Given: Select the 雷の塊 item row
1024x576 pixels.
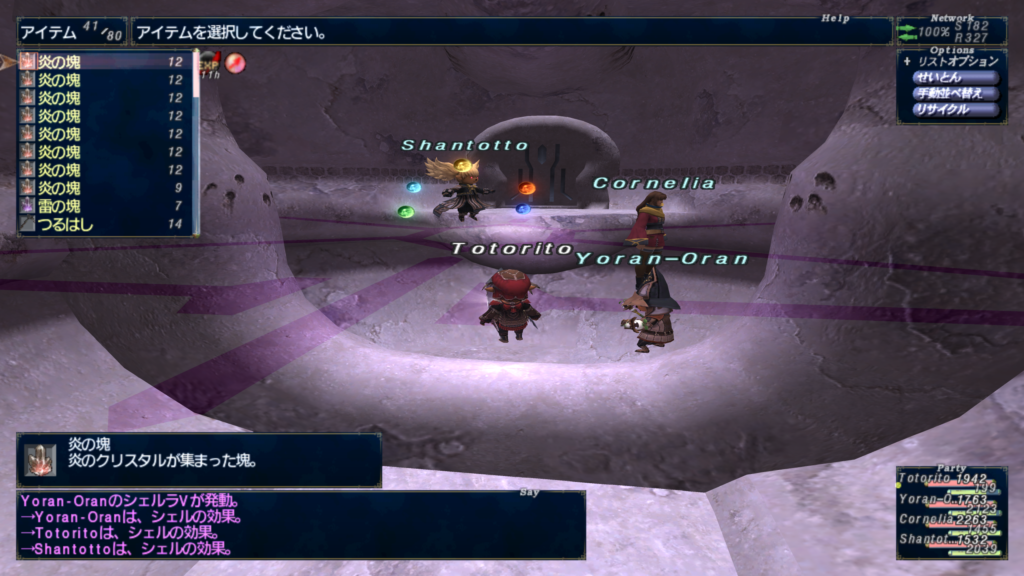Looking at the screenshot, I should 100,206.
